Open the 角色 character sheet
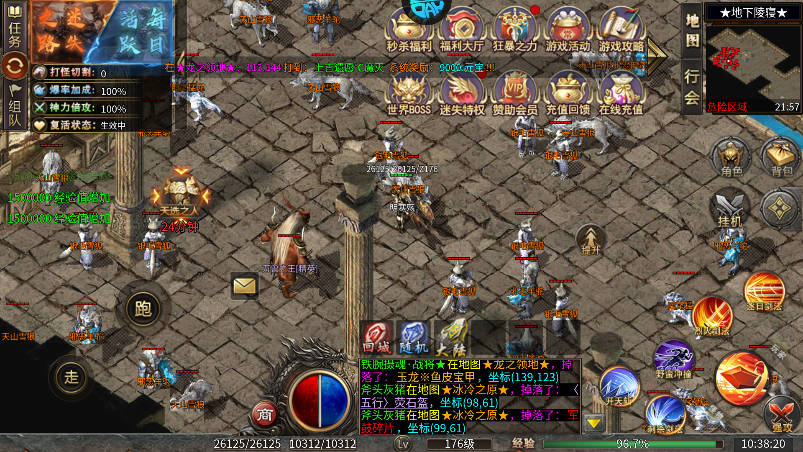Screen dimensions: 803x452 point(731,159)
